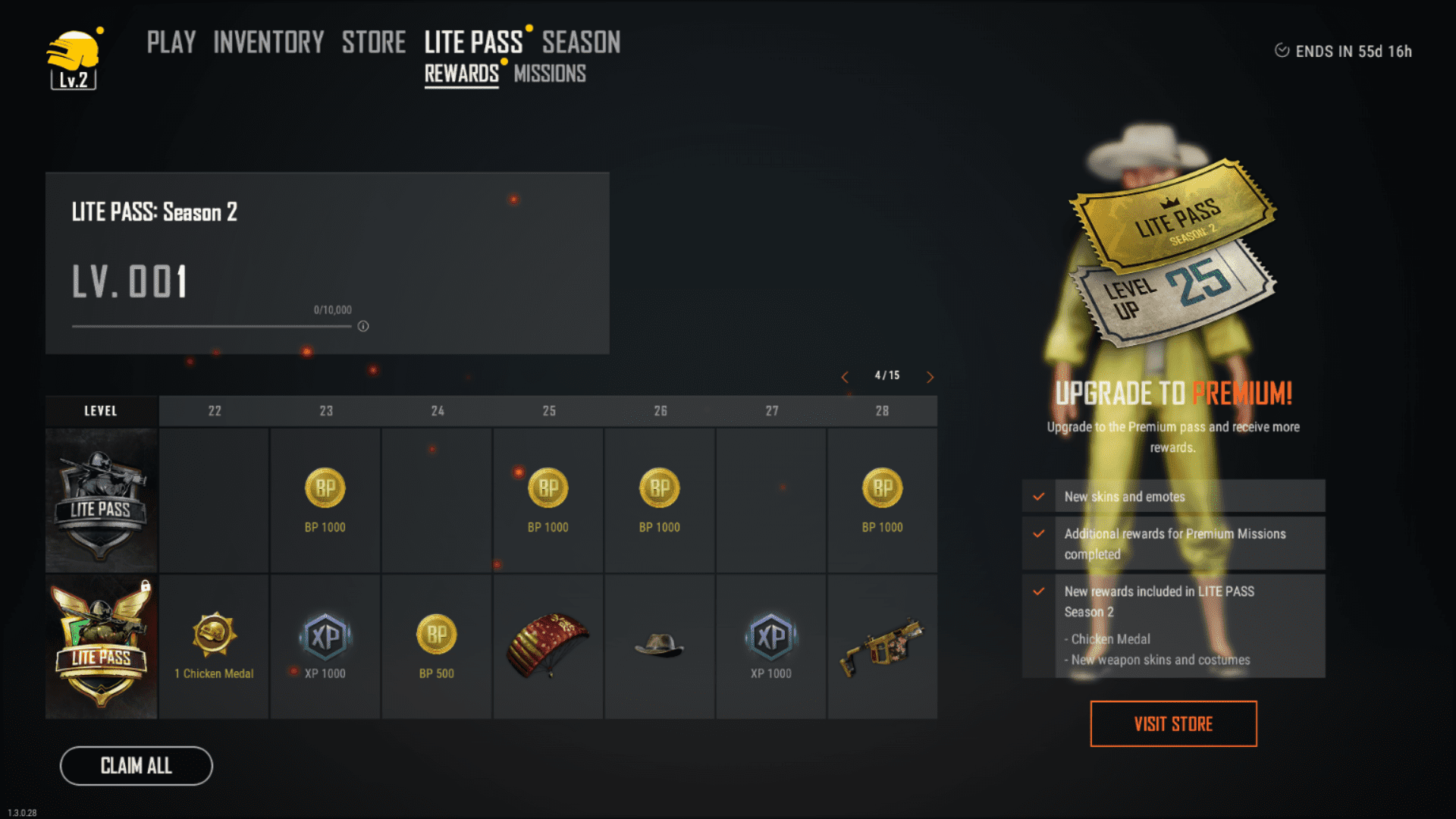This screenshot has width=1456, height=819.
Task: Visit the store to upgrade pass
Action: point(1173,724)
